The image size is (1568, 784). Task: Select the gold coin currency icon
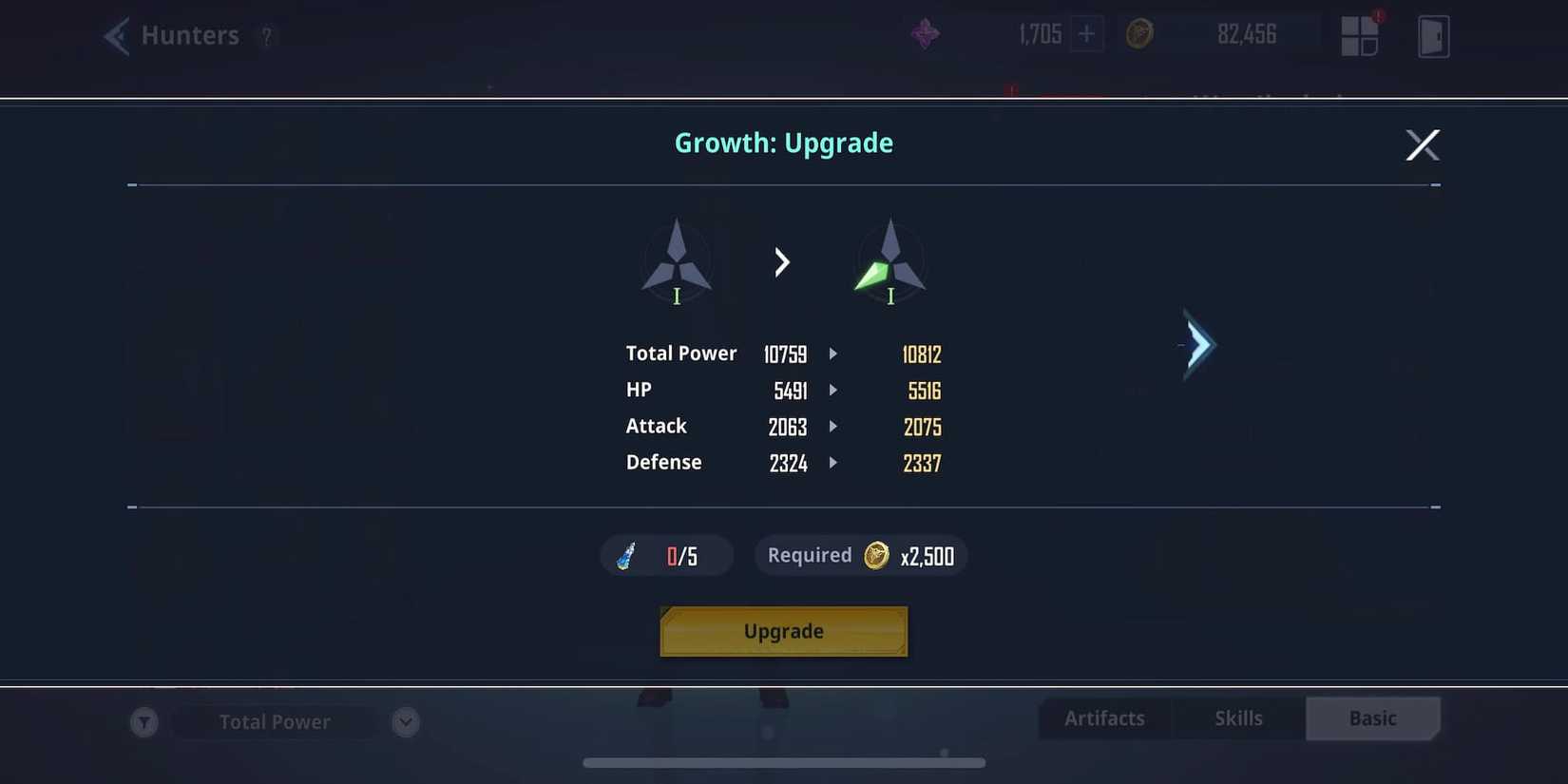pos(1139,33)
